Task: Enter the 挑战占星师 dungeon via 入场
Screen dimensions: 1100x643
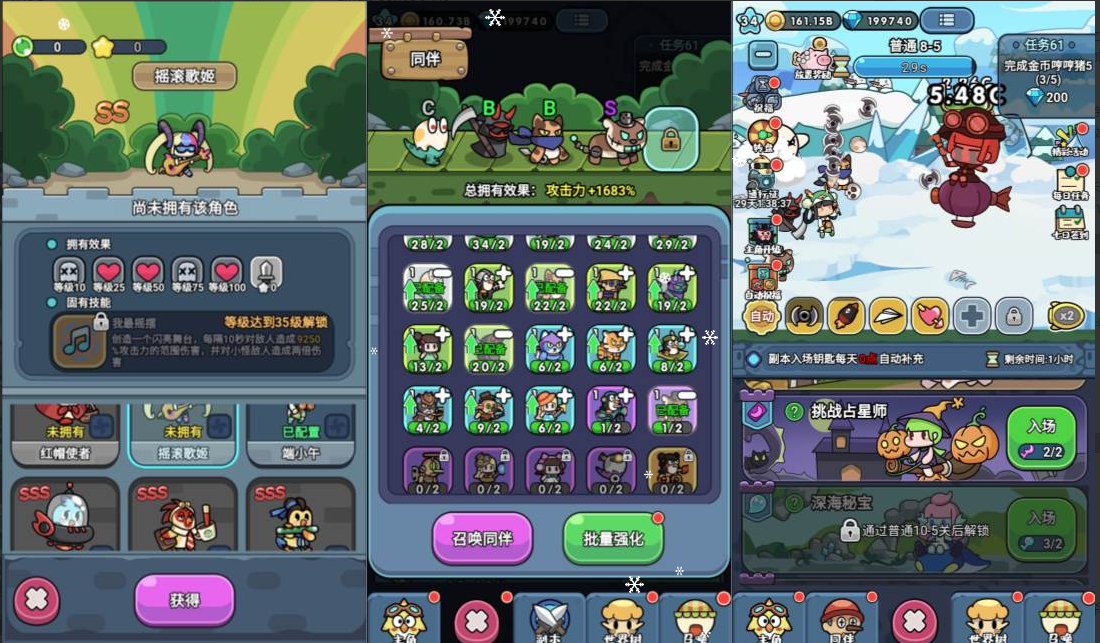Action: point(1041,437)
